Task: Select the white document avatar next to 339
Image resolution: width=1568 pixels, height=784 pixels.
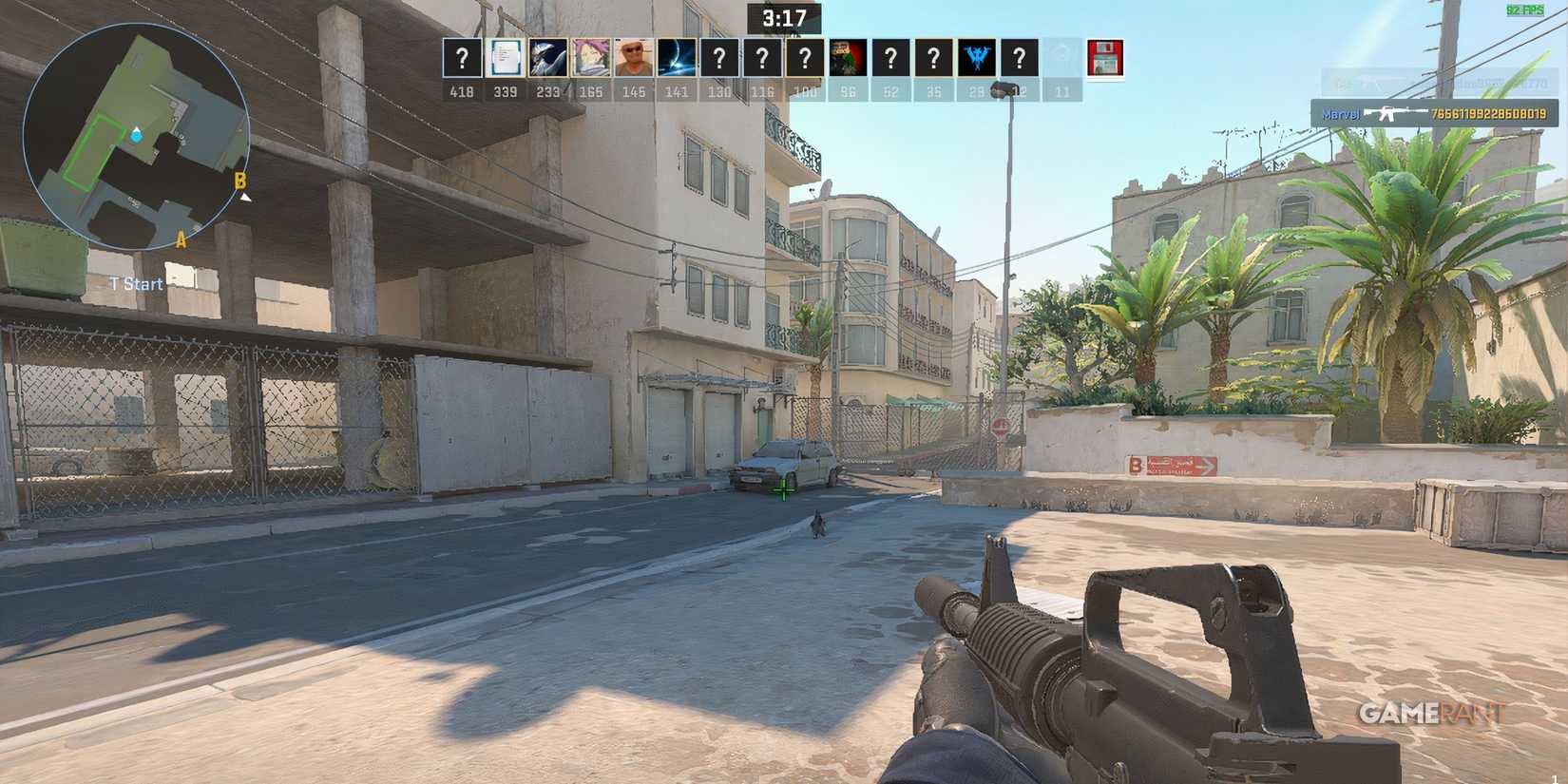Action: click(505, 59)
